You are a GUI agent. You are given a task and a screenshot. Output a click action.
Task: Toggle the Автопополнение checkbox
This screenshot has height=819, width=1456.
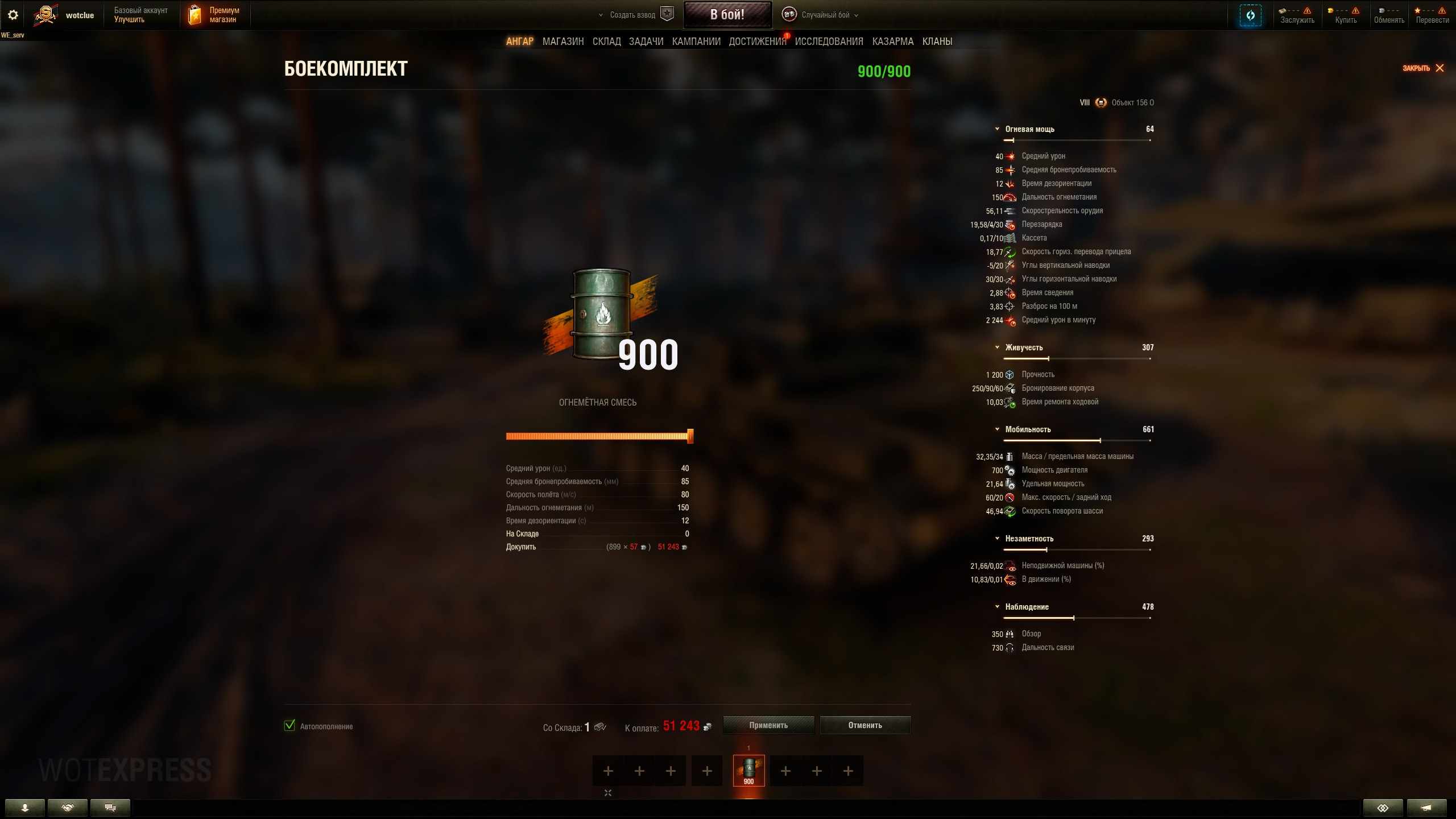(289, 725)
